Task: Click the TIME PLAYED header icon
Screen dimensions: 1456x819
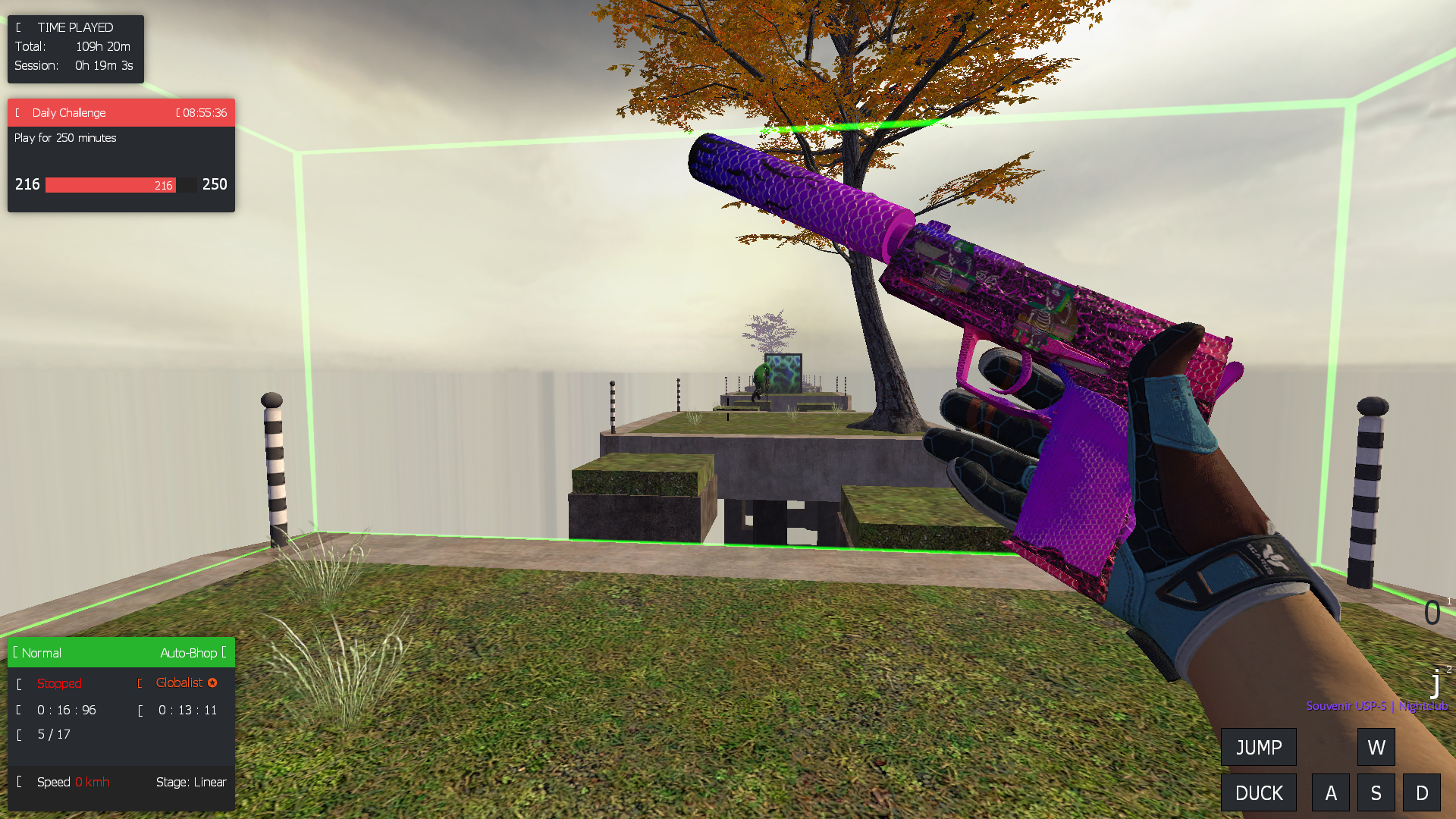Action: pos(18,27)
